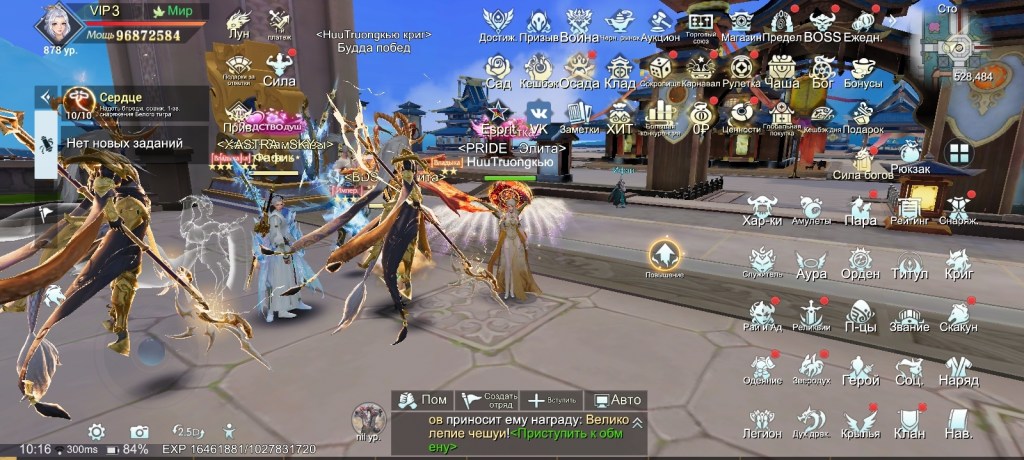Open the Магазин shop icon
The height and width of the screenshot is (460, 1024).
[741, 24]
